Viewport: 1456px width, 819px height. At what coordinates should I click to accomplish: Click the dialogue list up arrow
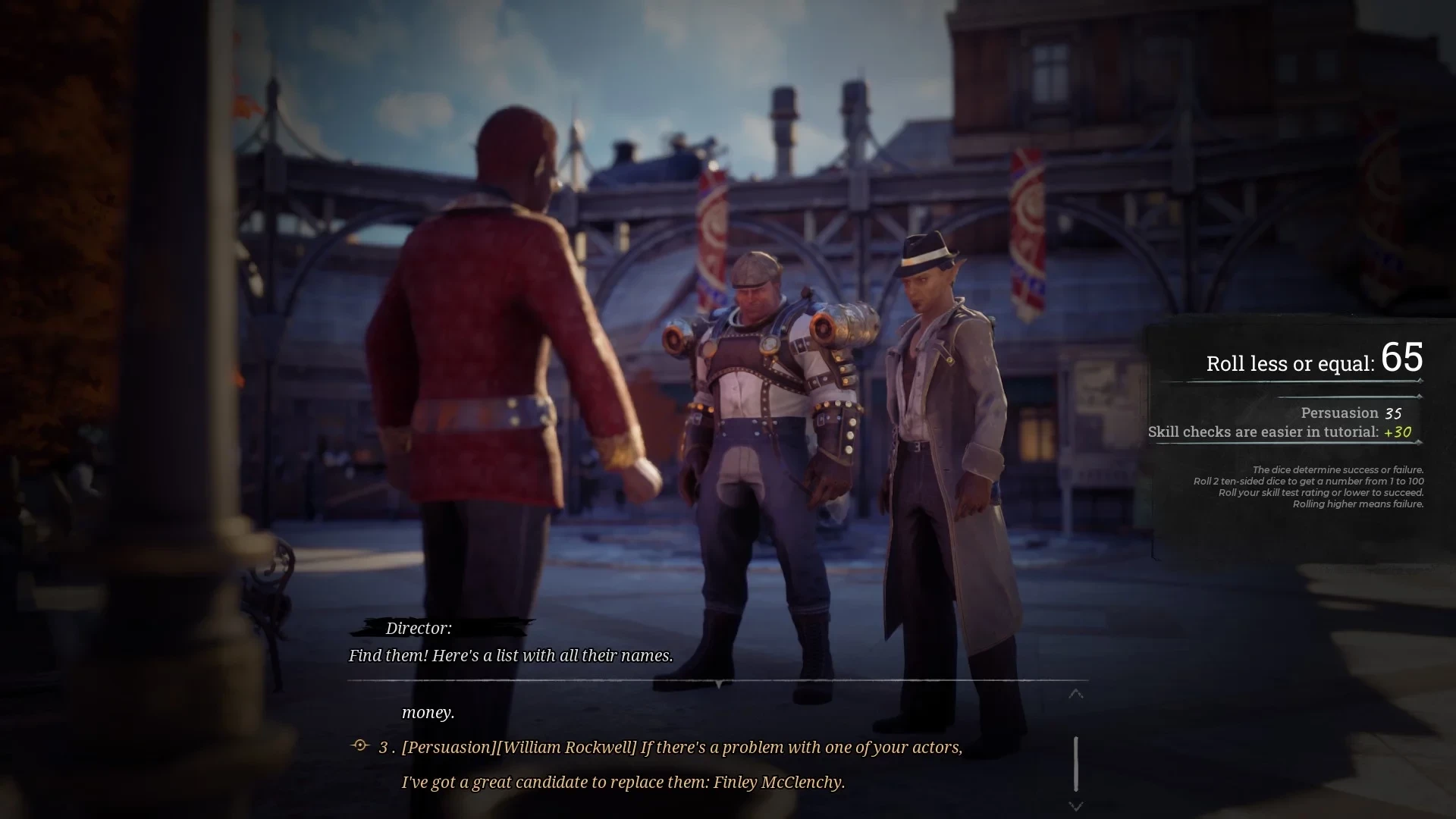point(1075,694)
